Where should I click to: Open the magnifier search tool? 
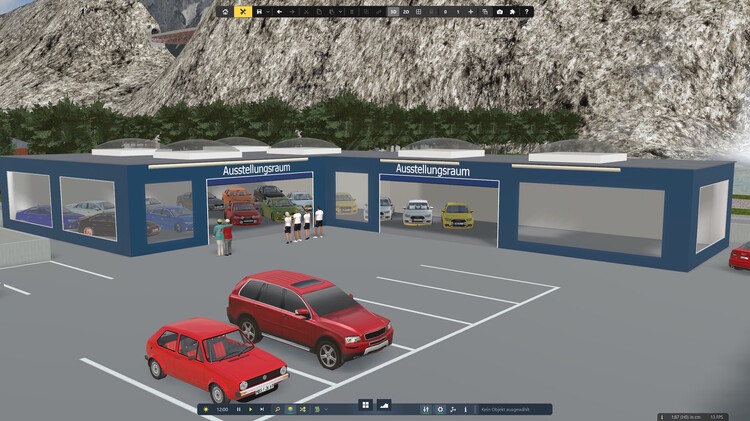277,409
